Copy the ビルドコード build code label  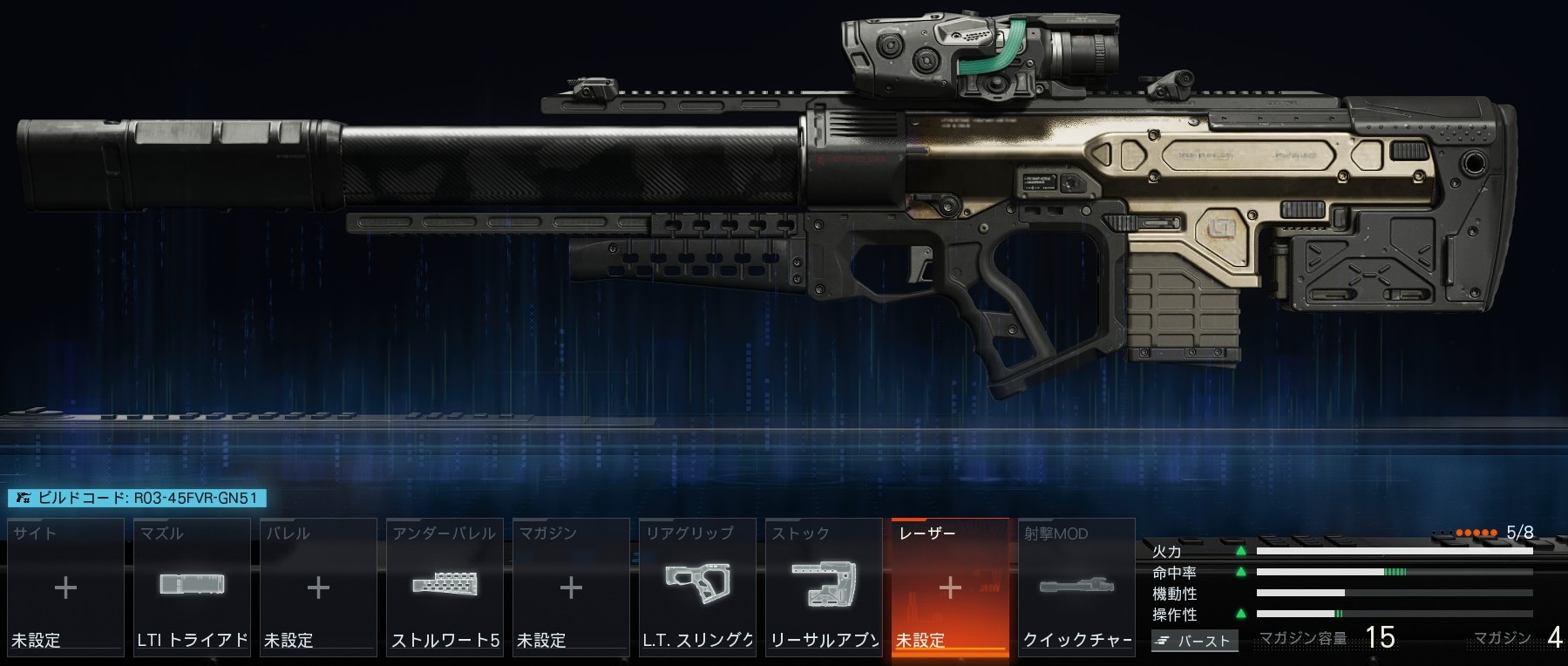tap(137, 498)
